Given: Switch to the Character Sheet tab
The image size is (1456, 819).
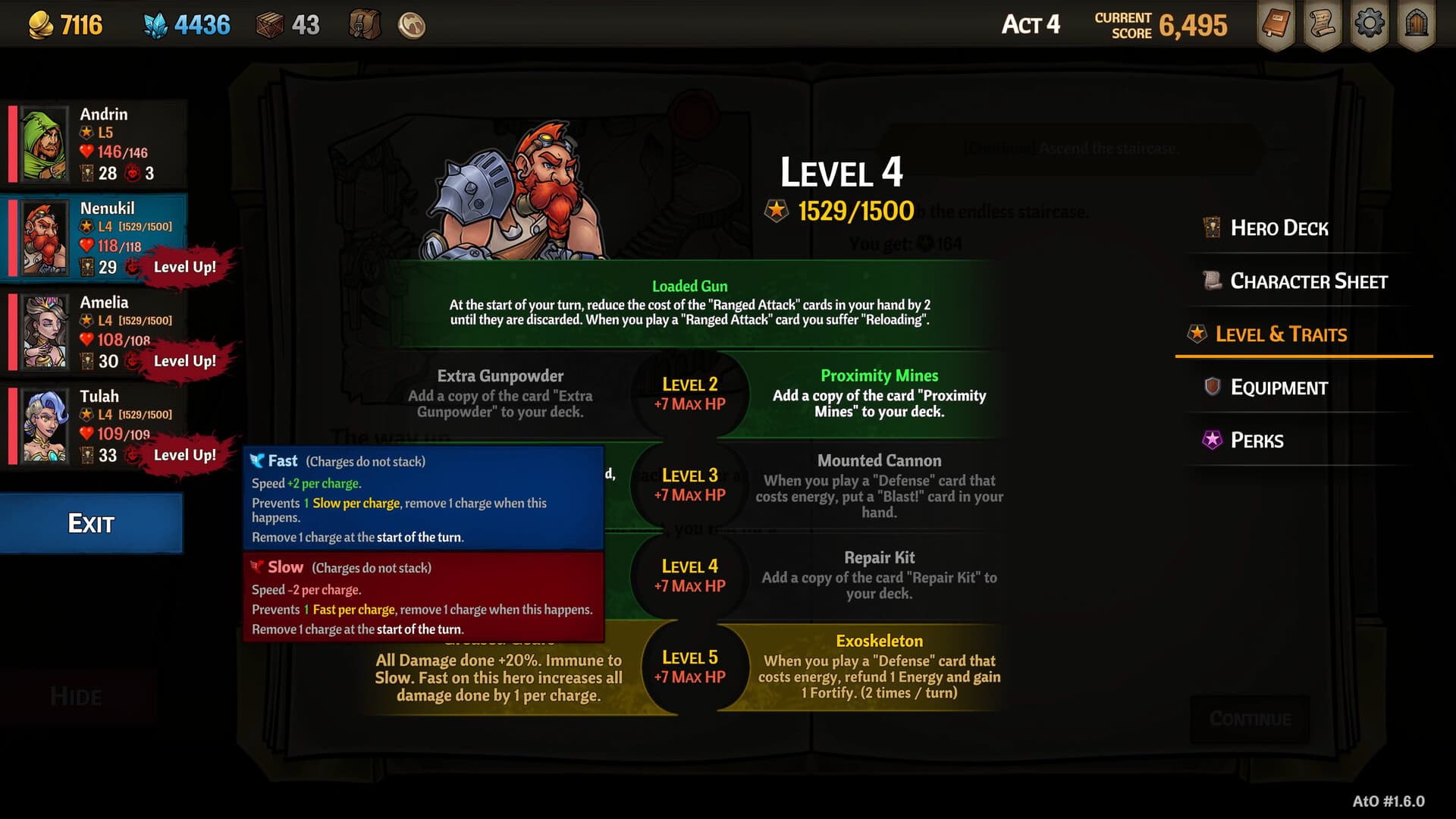Looking at the screenshot, I should pos(1308,281).
